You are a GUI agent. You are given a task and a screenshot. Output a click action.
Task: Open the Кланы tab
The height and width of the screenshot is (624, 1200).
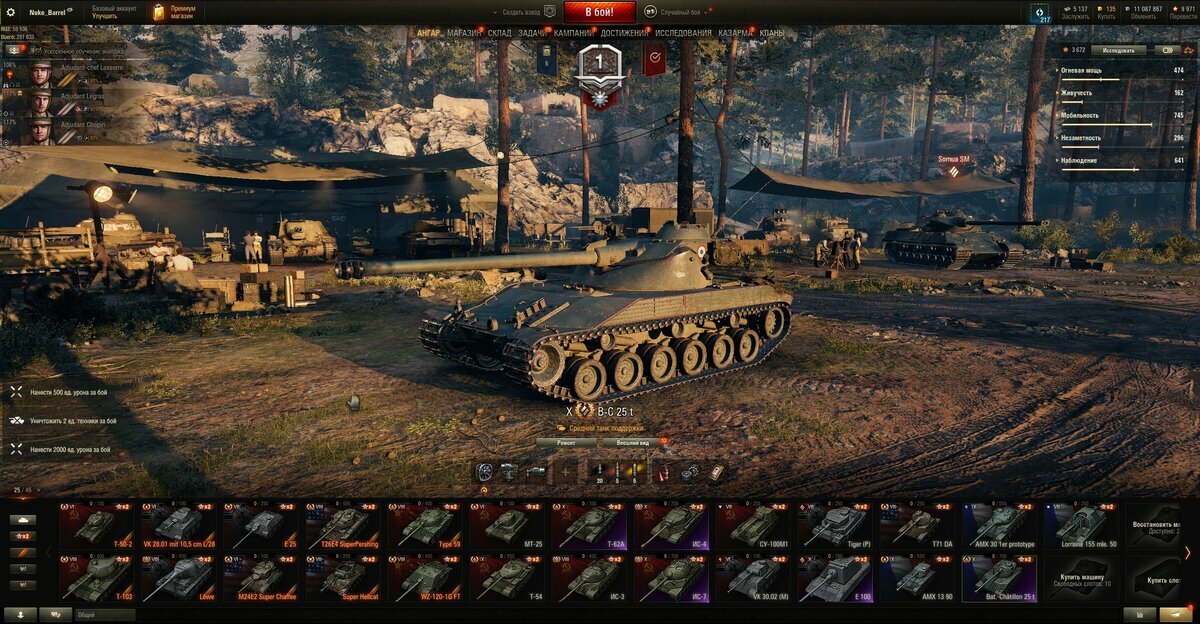772,33
